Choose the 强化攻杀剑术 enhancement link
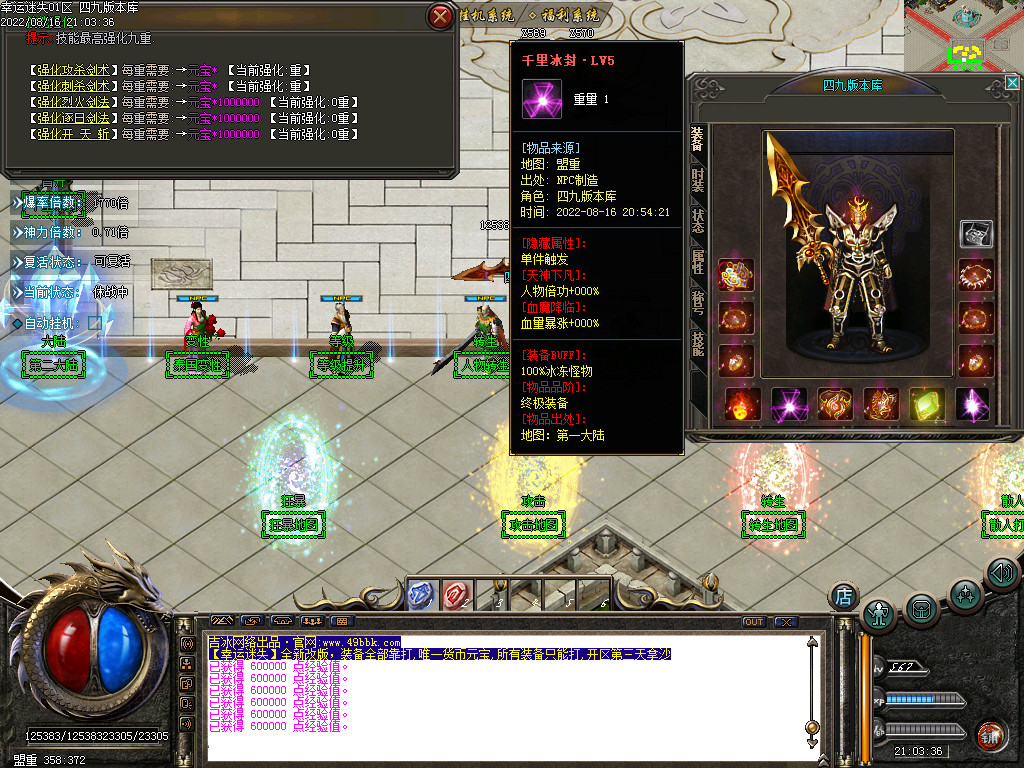The height and width of the screenshot is (768, 1024). point(76,70)
